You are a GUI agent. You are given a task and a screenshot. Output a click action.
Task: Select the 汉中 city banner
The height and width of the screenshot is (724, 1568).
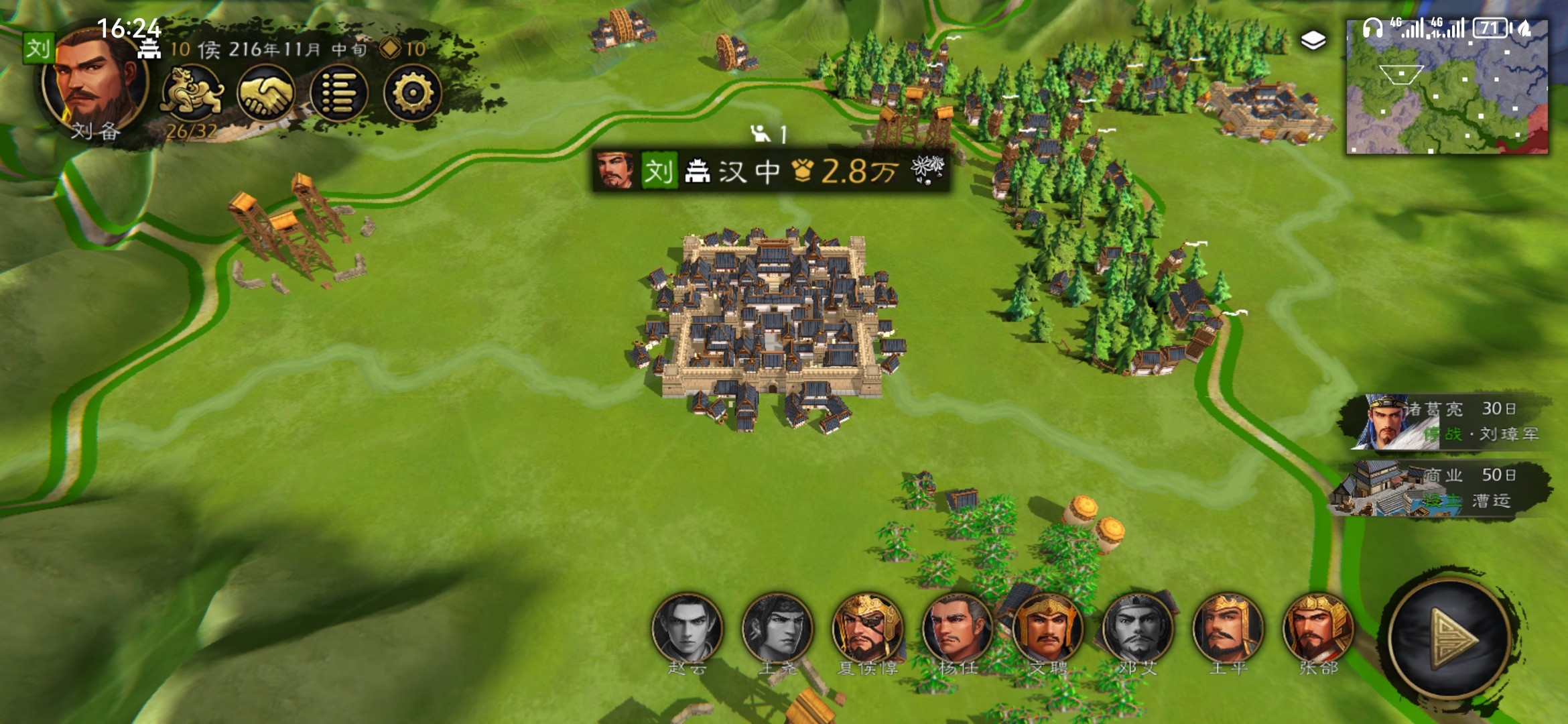click(x=771, y=172)
